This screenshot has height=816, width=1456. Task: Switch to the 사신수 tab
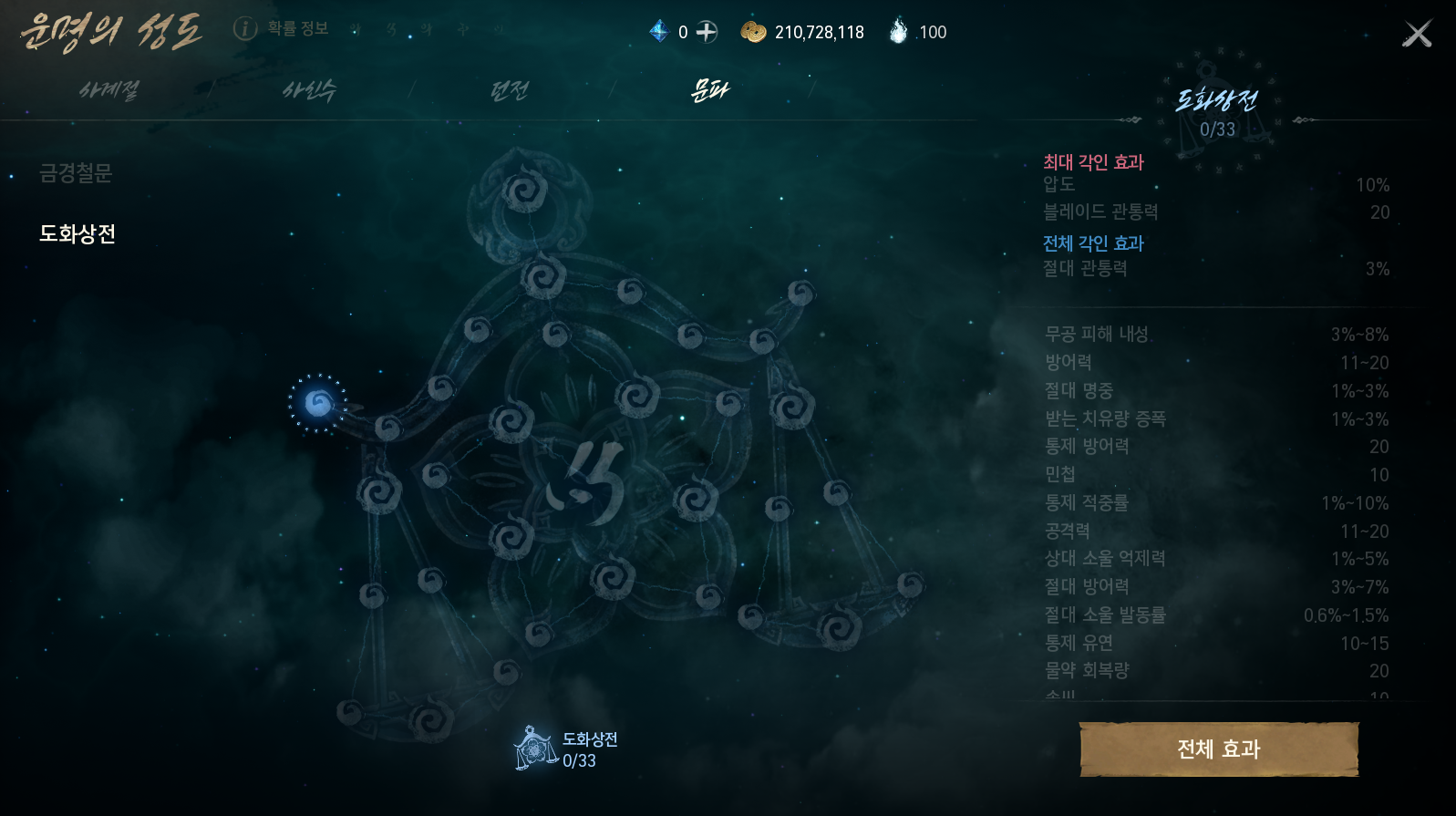[309, 90]
